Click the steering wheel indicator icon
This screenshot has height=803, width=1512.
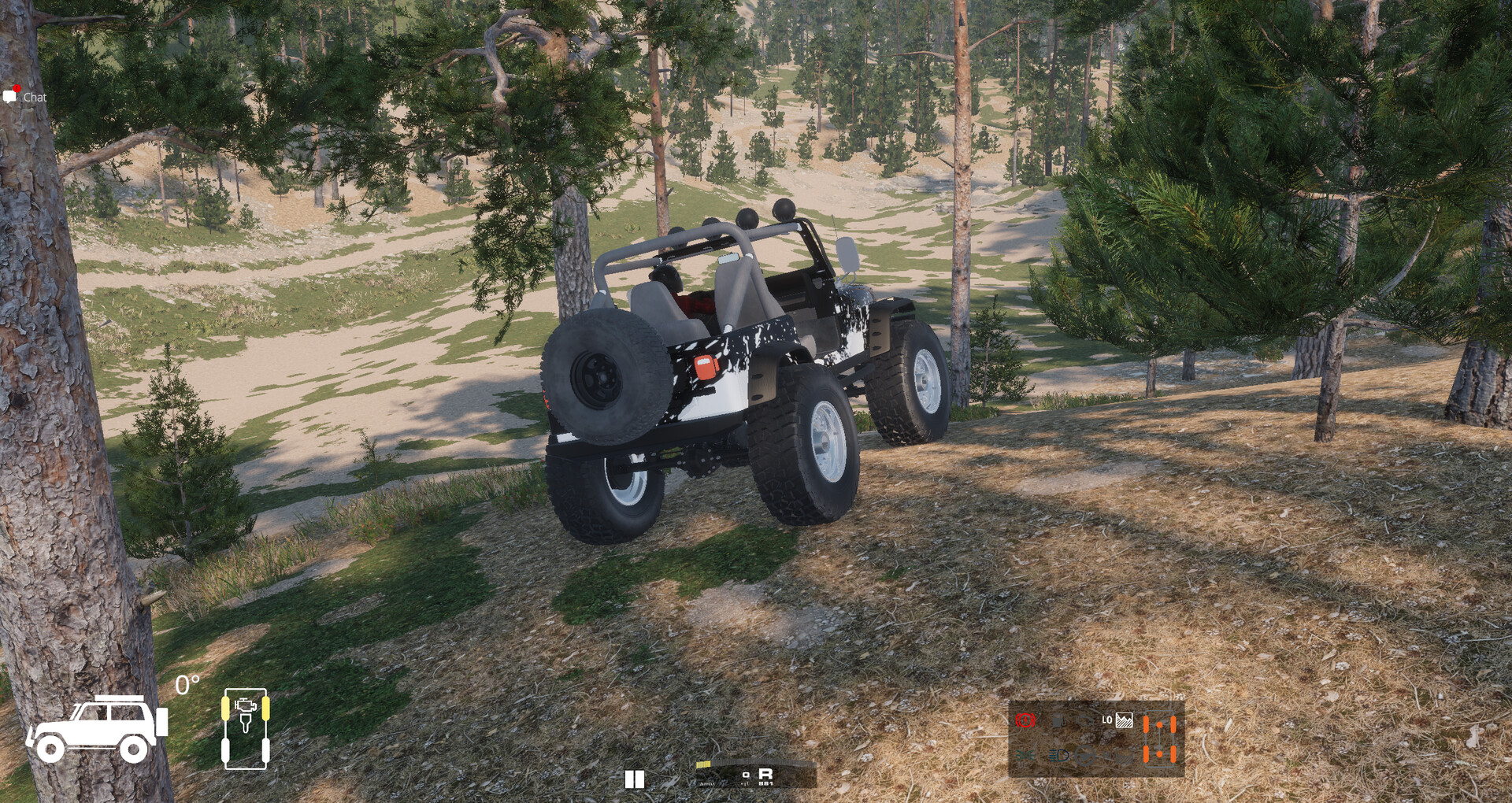[x=1084, y=755]
